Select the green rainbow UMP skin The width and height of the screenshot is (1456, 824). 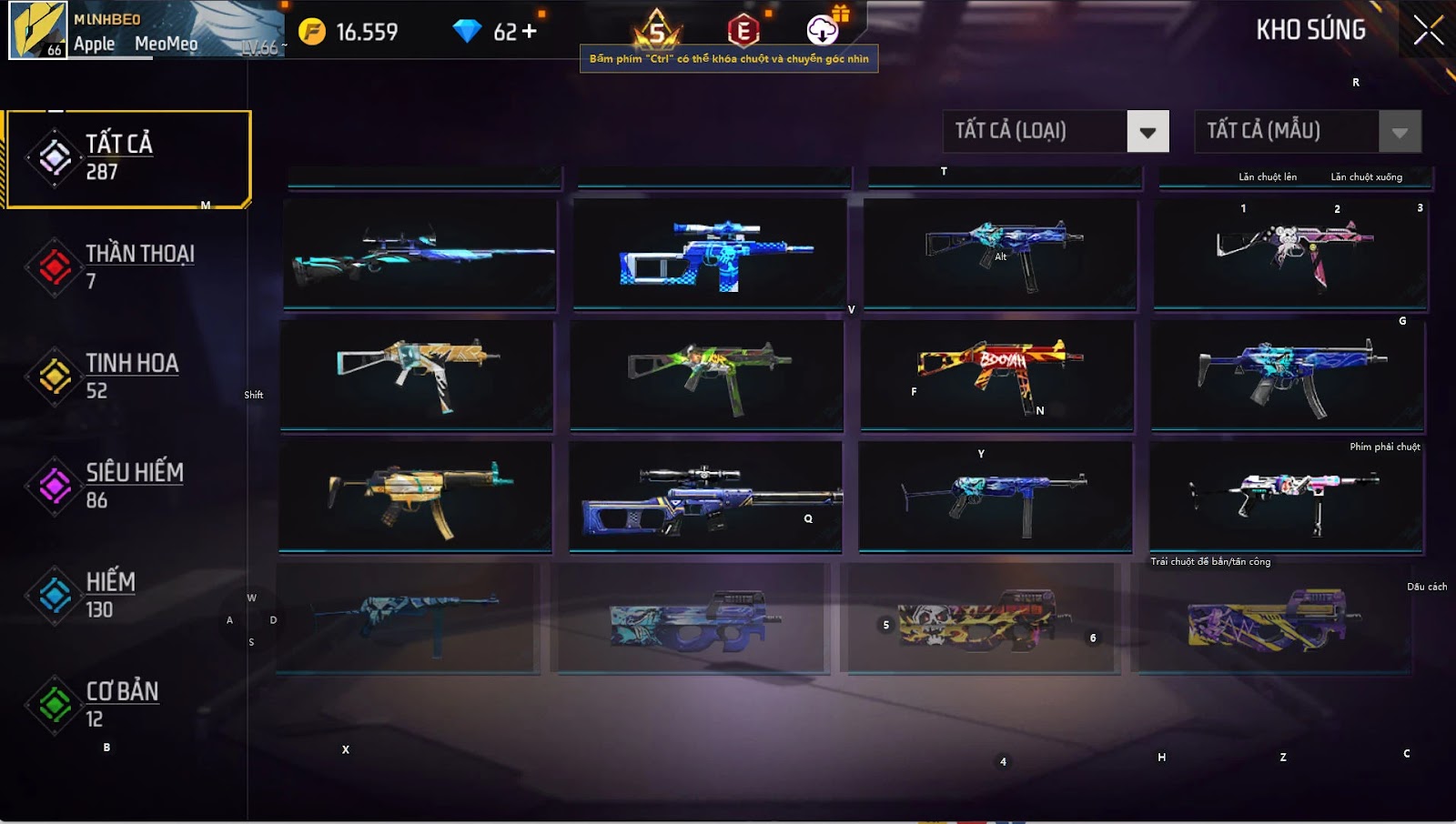click(x=707, y=374)
